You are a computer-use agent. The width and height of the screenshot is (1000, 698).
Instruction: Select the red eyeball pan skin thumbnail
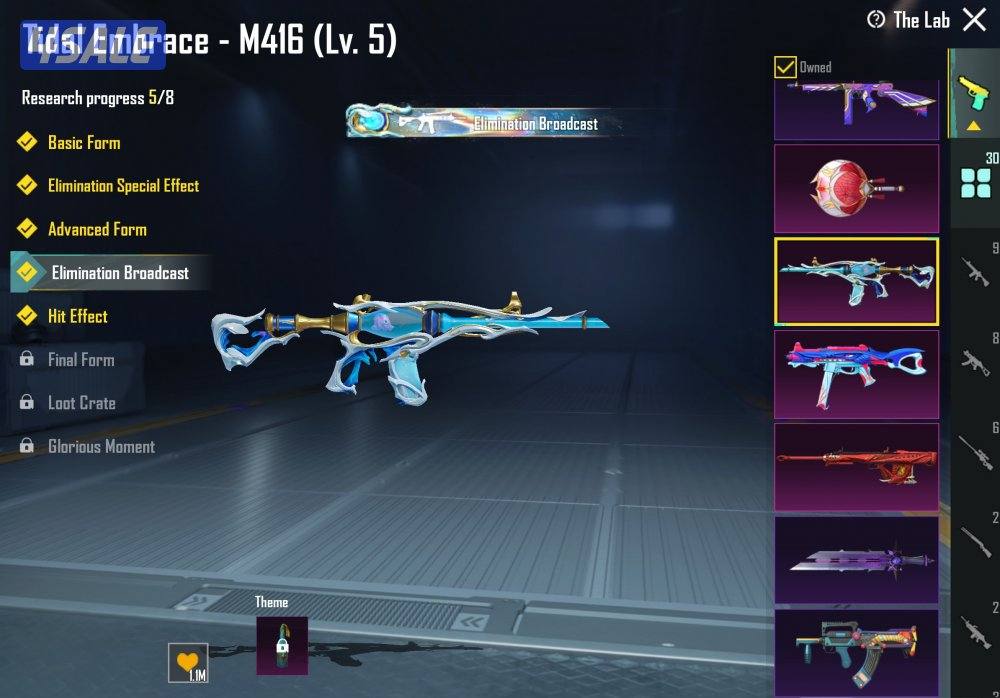(x=857, y=188)
